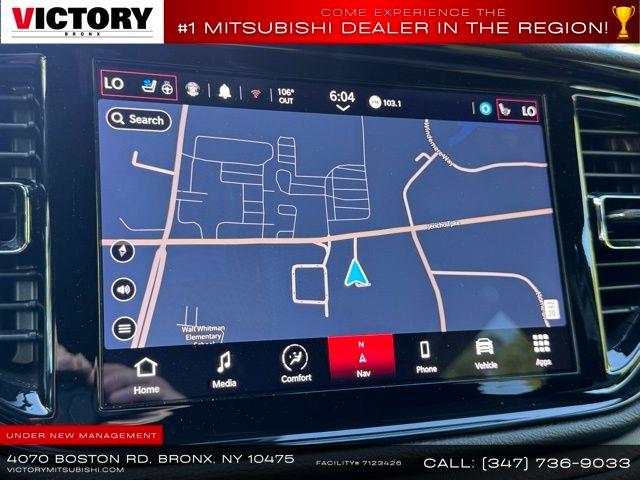The image size is (640, 480).
Task: Open the map menu with three lines
Action: (124, 327)
